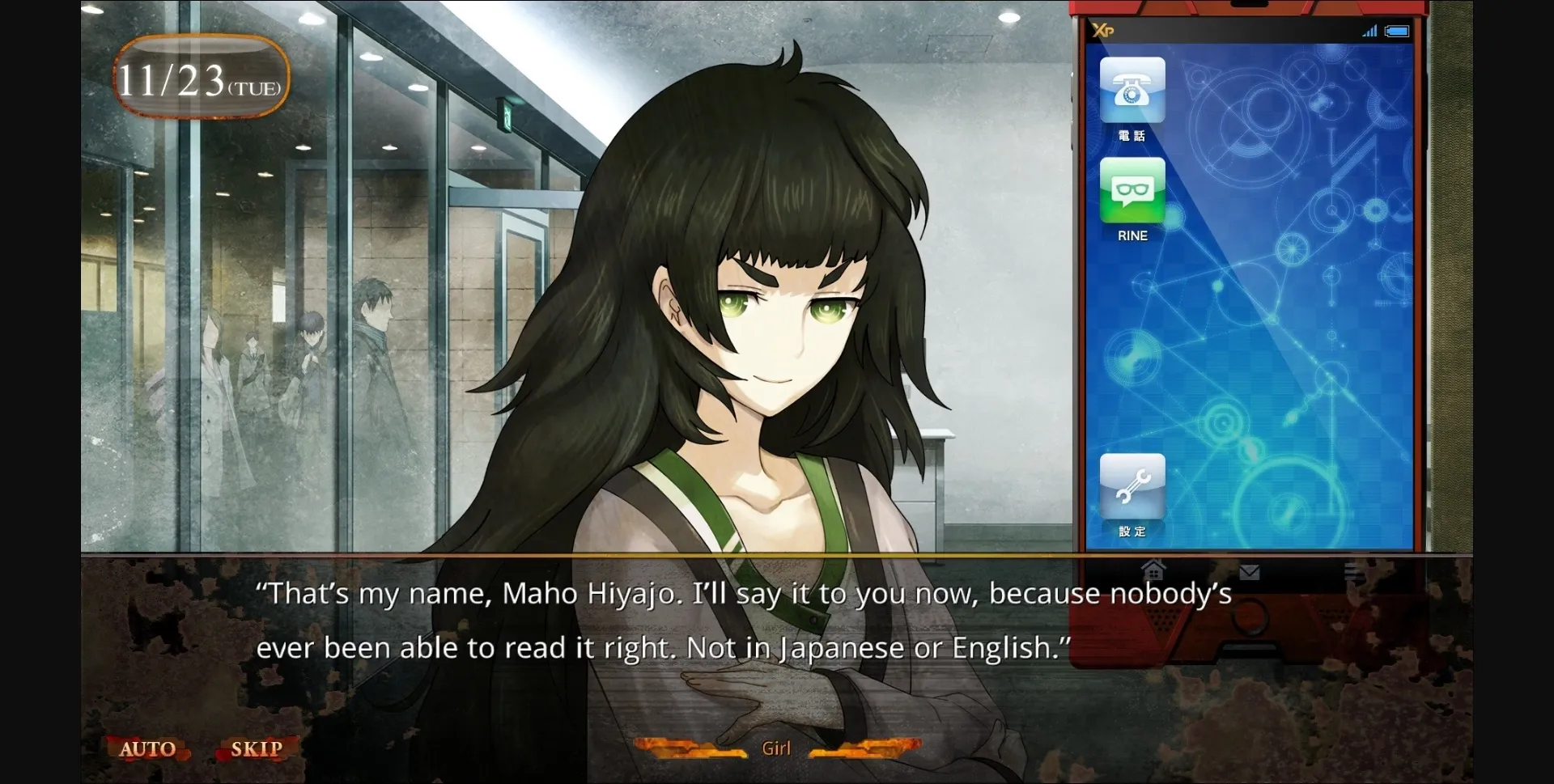
Task: Click the battery indicator icon on the phone
Action: (x=1396, y=32)
